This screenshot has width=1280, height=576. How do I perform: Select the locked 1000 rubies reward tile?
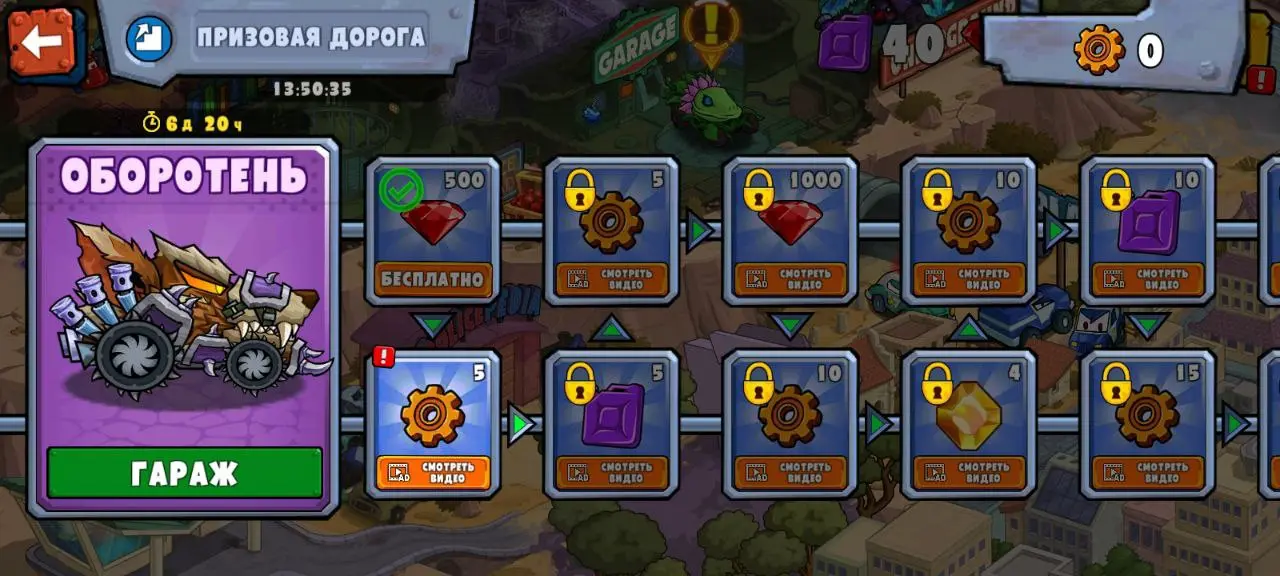click(x=790, y=230)
